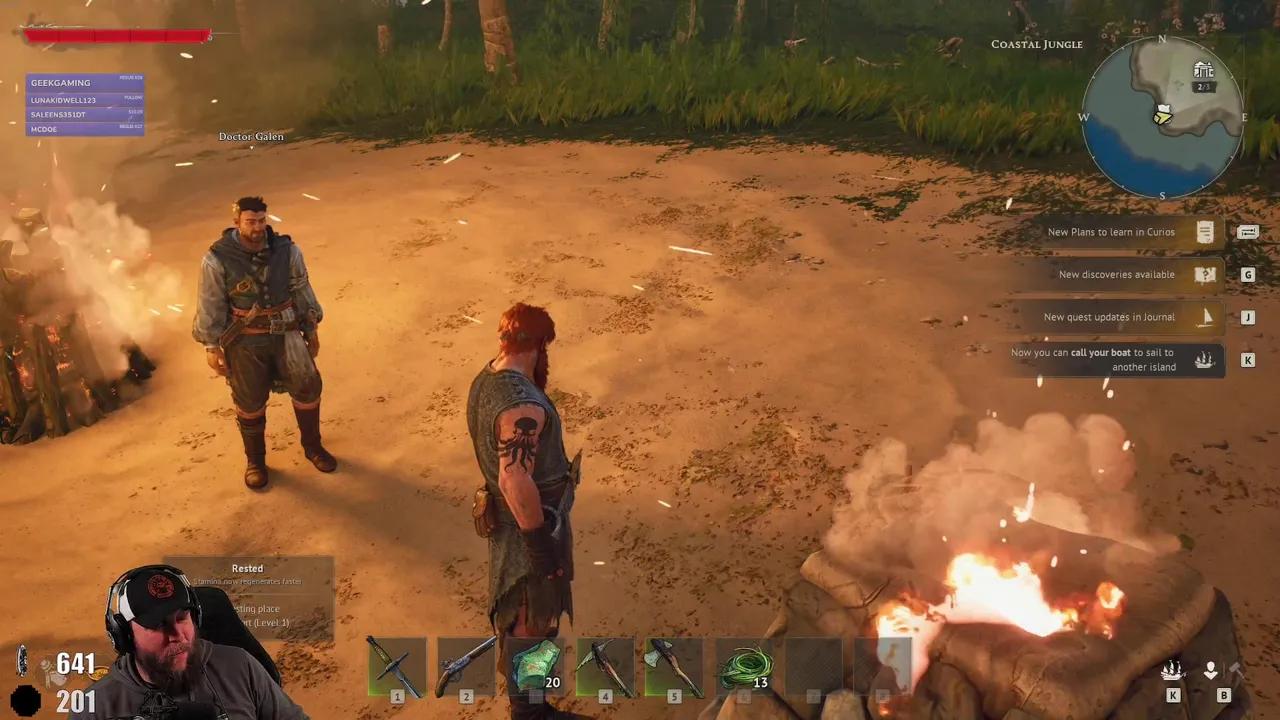
Task: Open discoveries via the book icon
Action: click(1204, 274)
